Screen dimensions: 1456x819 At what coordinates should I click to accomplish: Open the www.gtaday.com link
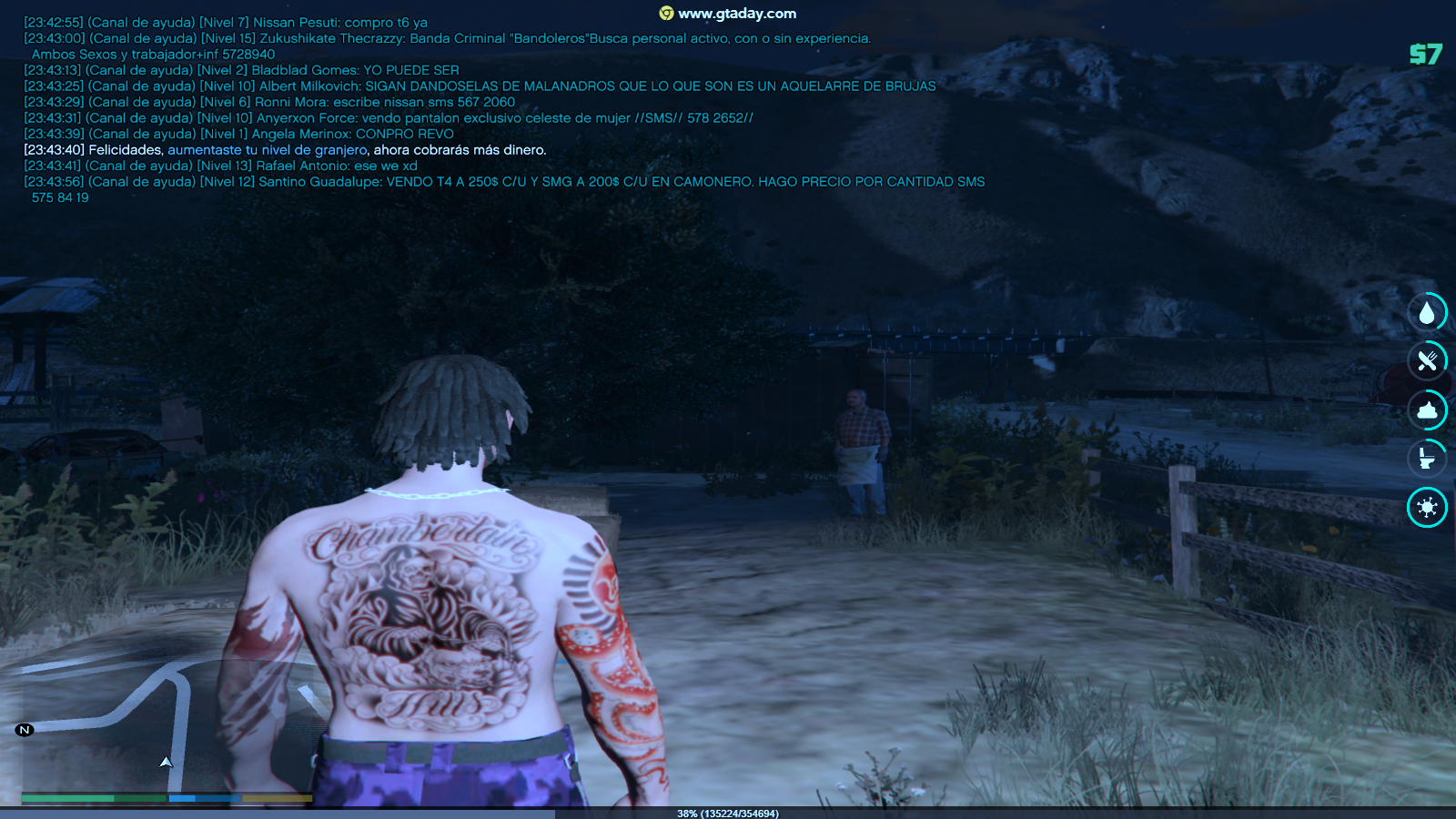pyautogui.click(x=736, y=14)
